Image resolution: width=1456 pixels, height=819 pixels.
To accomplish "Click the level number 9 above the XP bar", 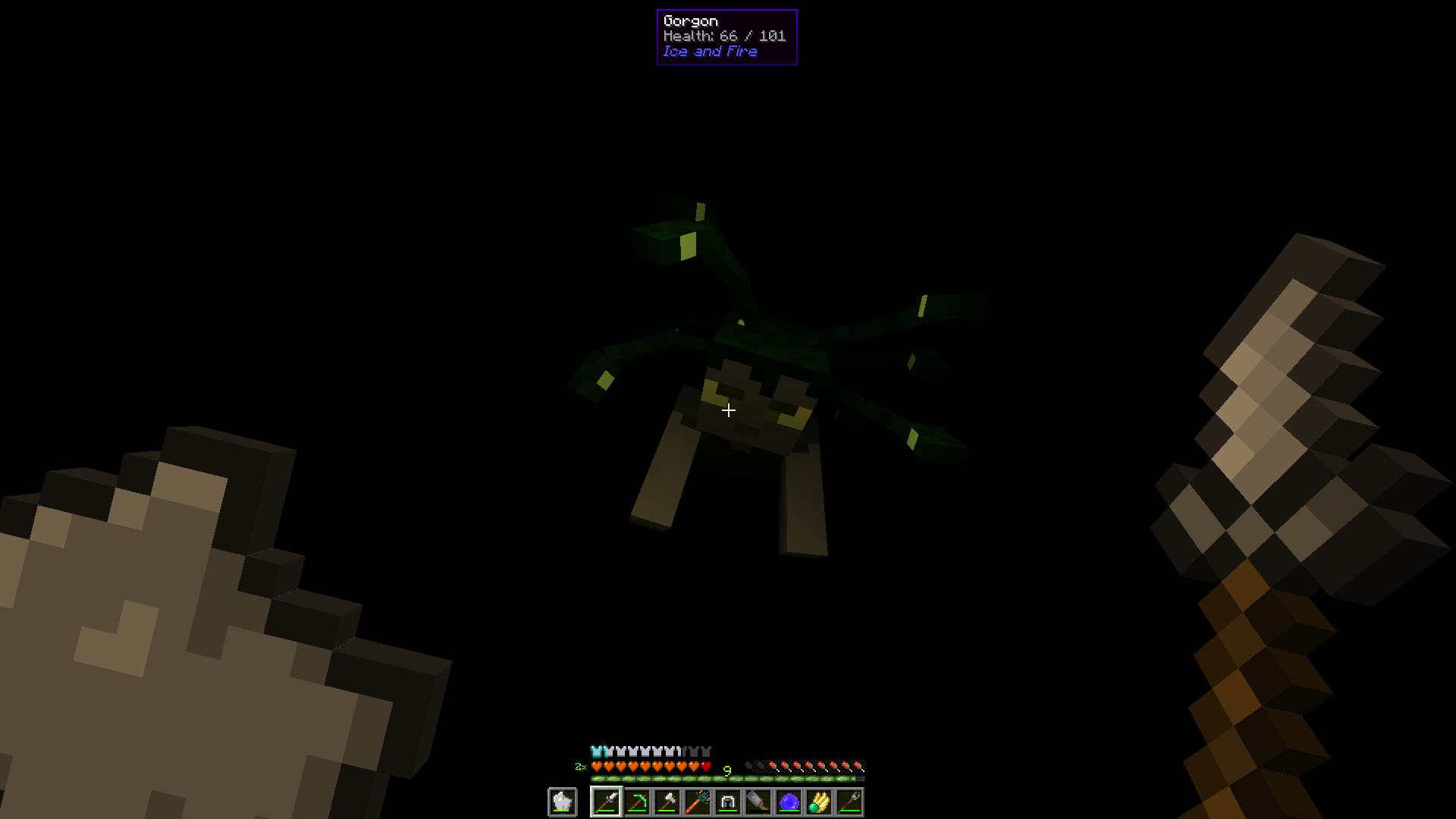I will (726, 770).
